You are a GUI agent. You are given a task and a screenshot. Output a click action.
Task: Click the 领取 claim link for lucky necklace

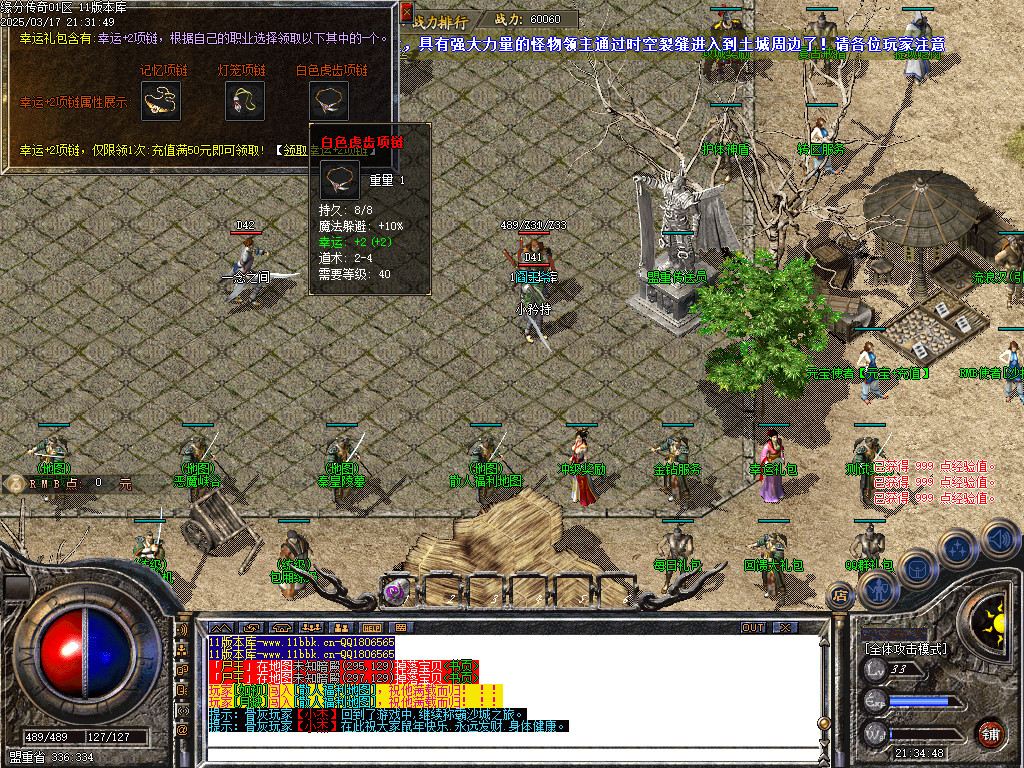(x=293, y=150)
